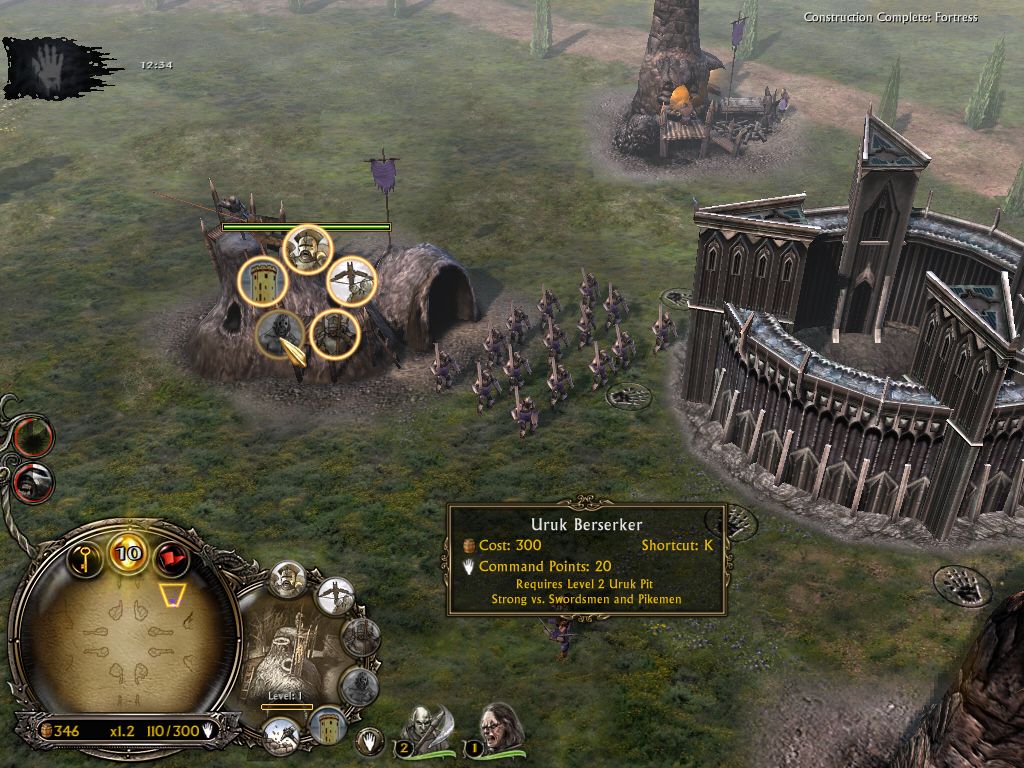The width and height of the screenshot is (1024, 768).
Task: Click the White Hand emblem banner
Action: [50, 67]
